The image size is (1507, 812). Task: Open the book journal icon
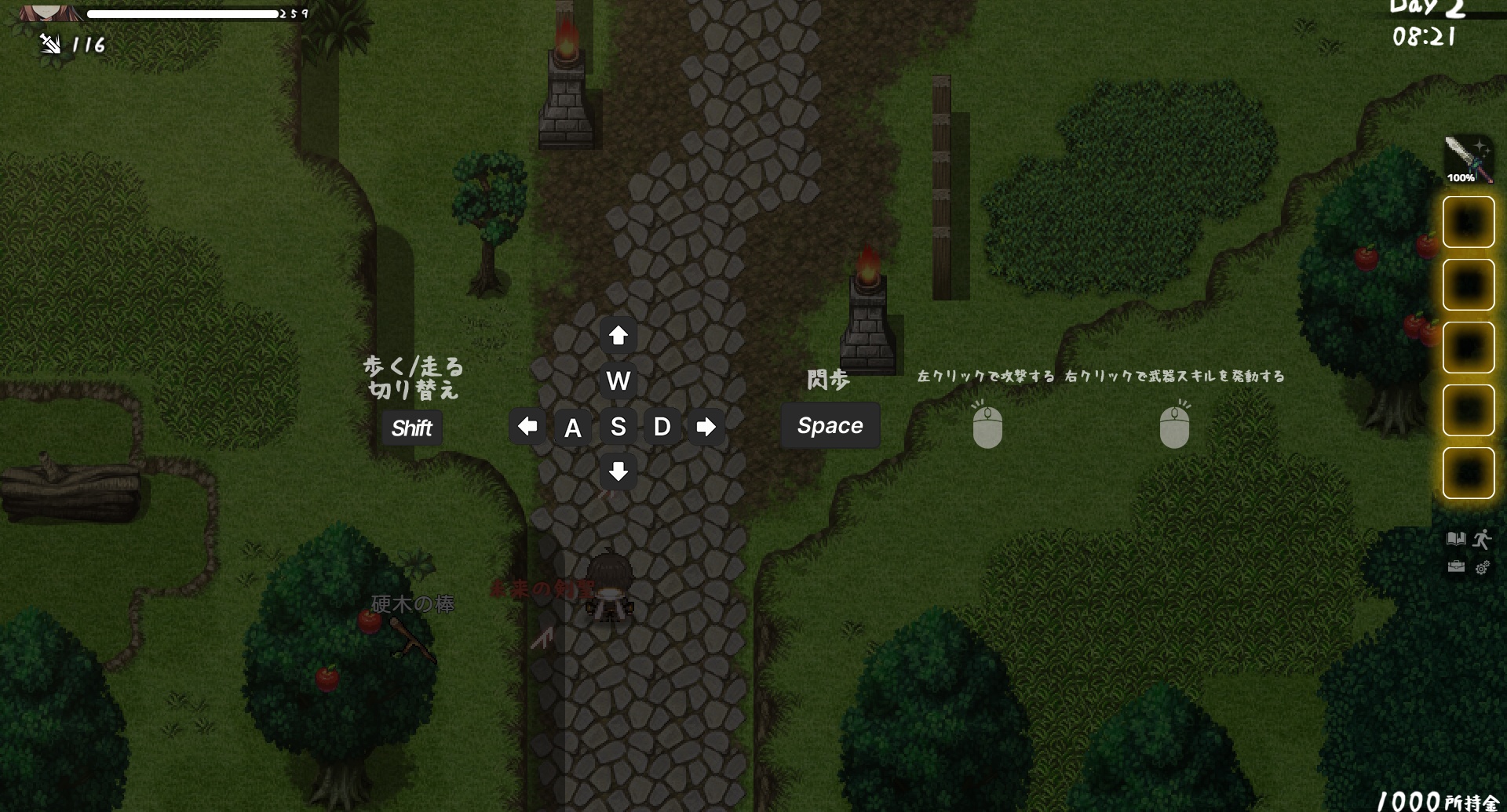pos(1456,539)
